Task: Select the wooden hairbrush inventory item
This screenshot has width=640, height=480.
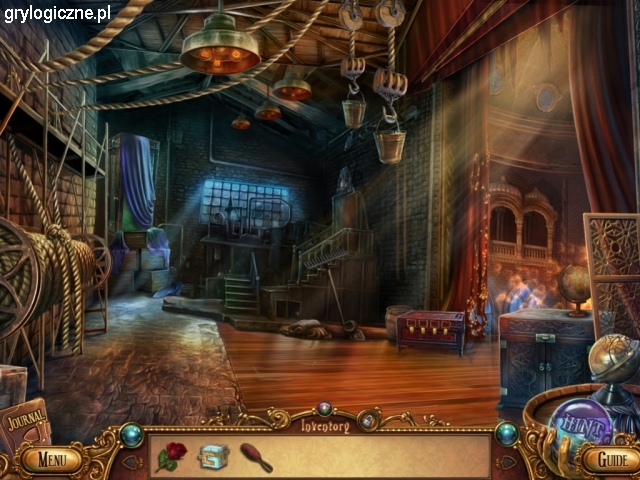Action: 255,457
